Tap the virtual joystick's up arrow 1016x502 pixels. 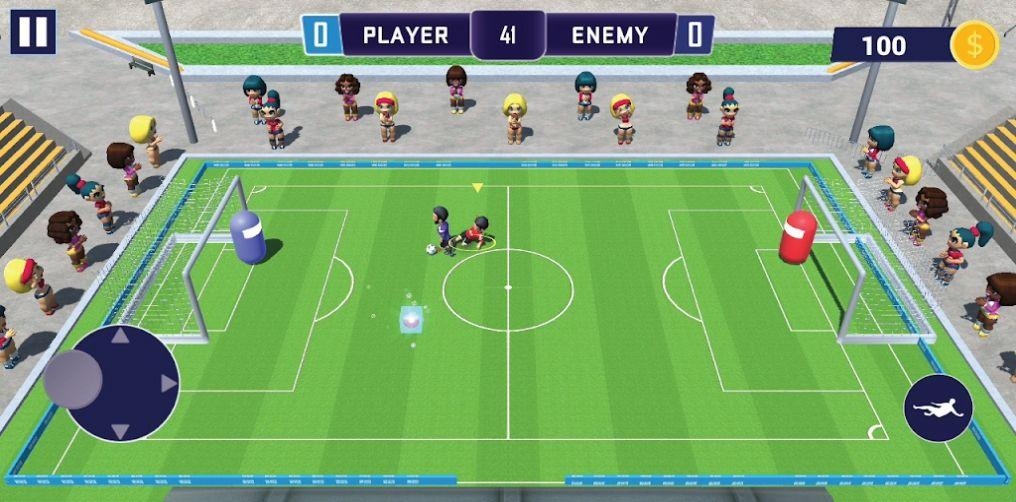pyautogui.click(x=120, y=336)
